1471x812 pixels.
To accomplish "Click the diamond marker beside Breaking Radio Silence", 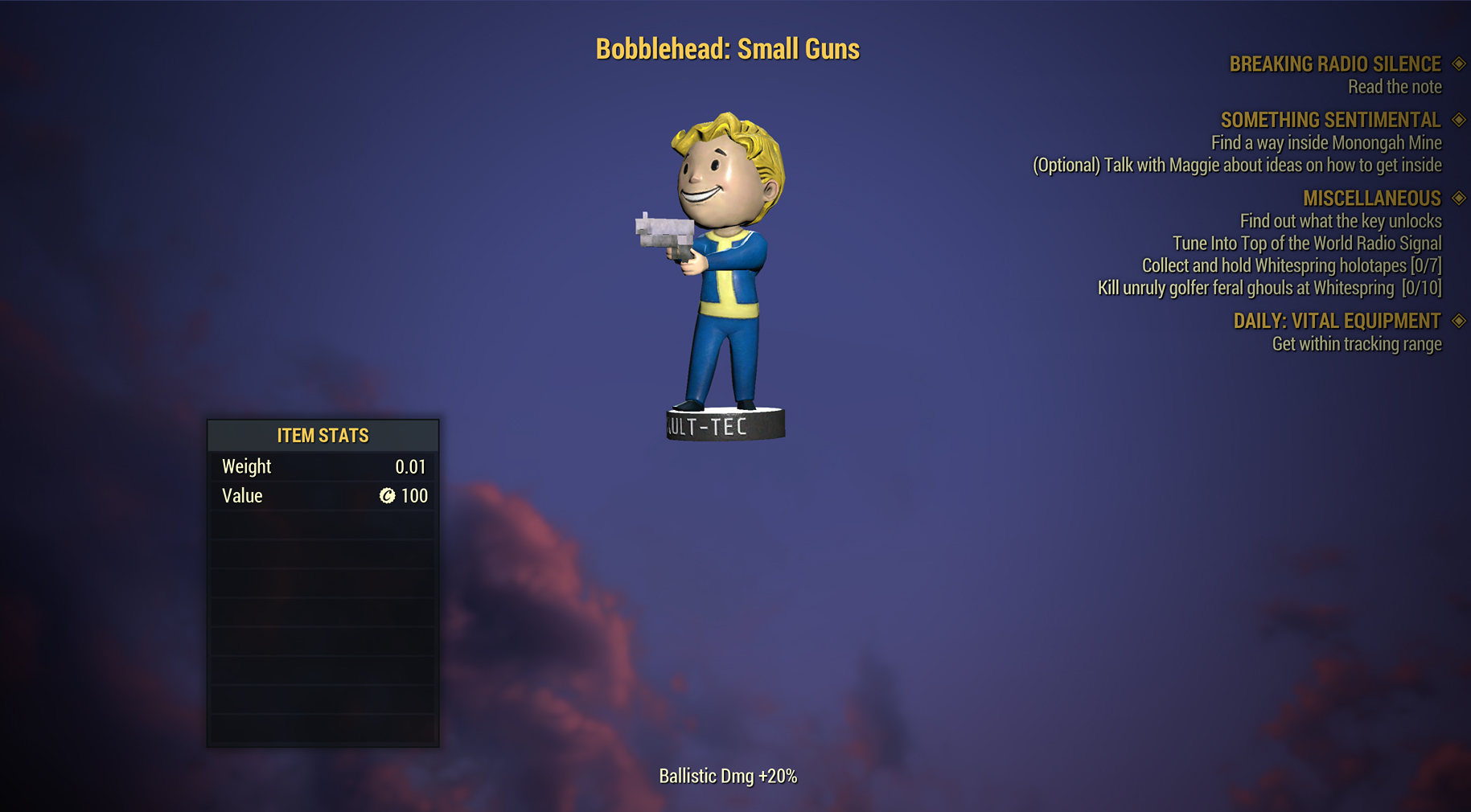I will (x=1459, y=64).
